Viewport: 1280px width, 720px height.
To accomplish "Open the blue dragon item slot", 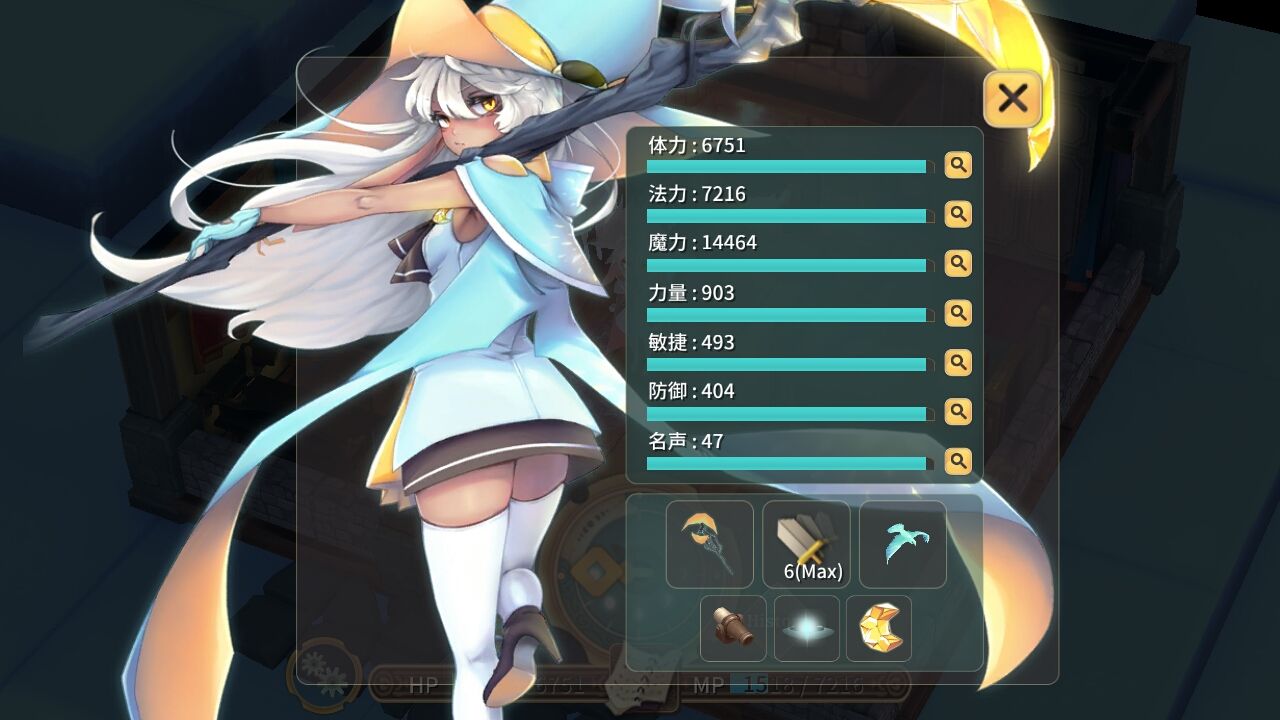I will (x=902, y=543).
